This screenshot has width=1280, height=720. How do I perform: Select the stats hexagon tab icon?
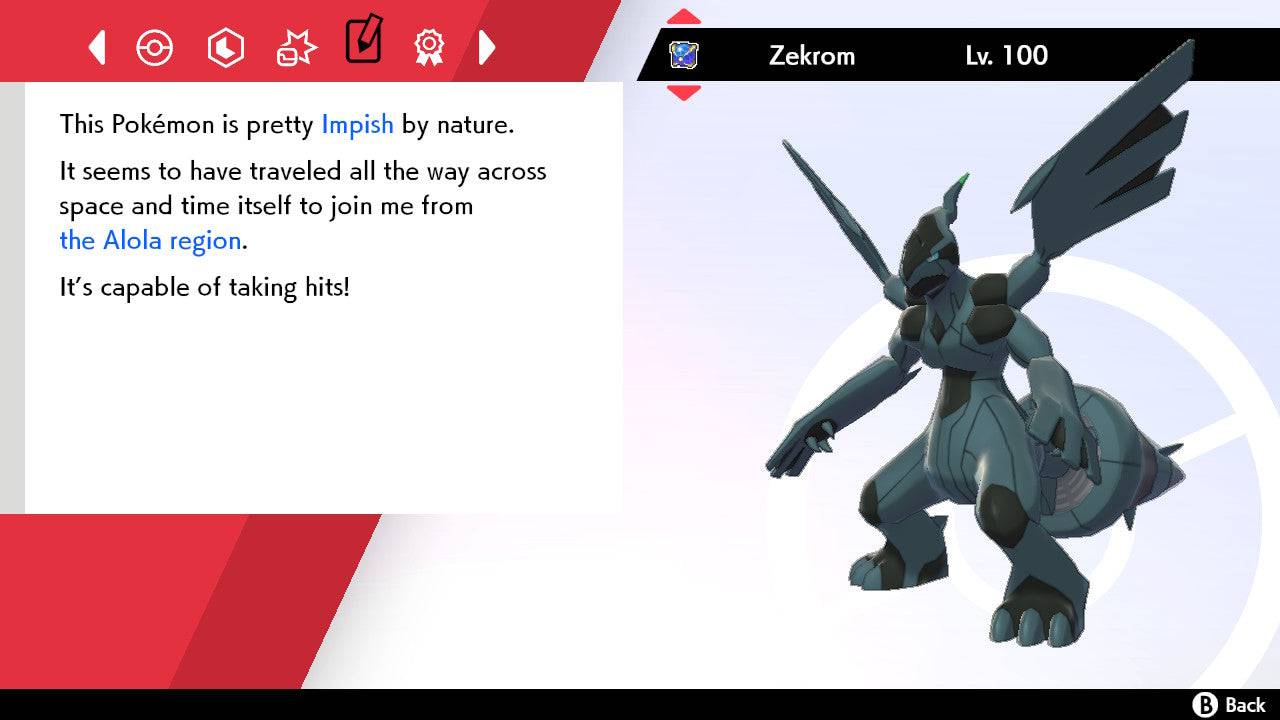[225, 47]
